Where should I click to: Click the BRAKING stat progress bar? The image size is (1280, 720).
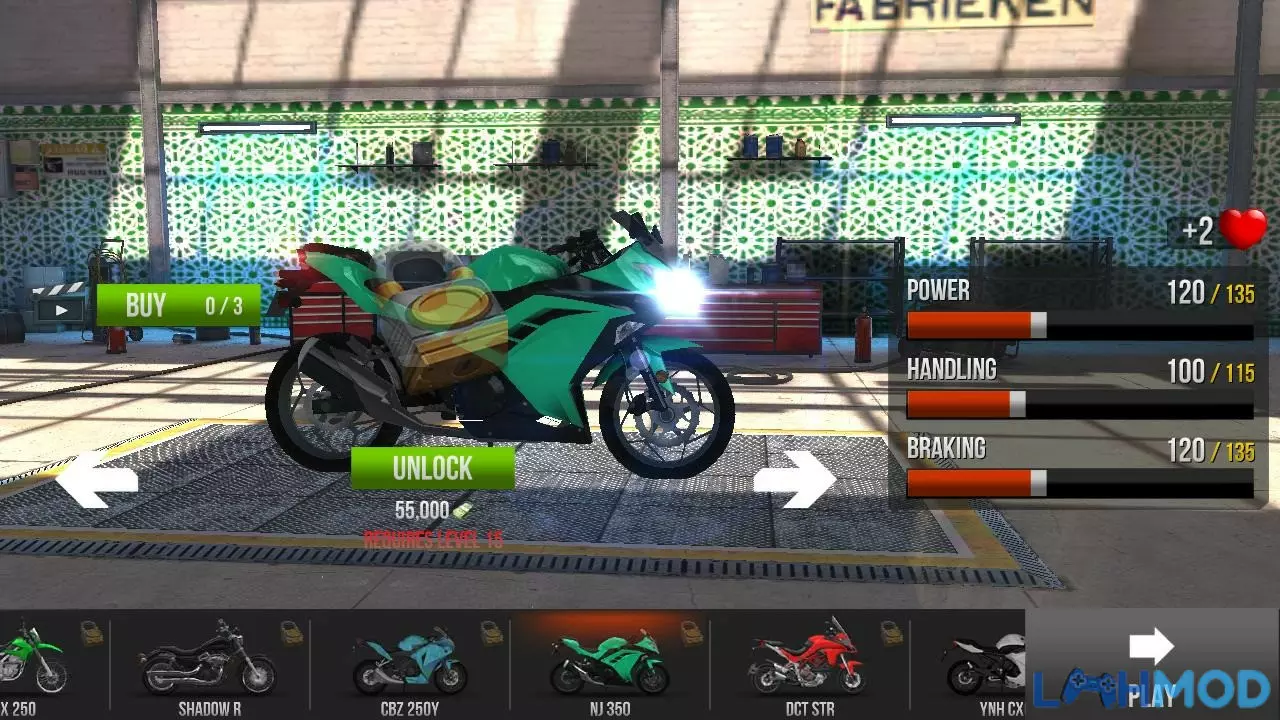pyautogui.click(x=1080, y=482)
